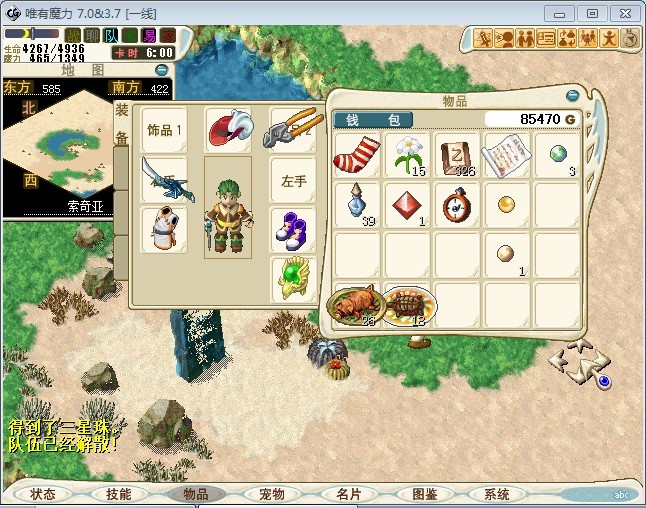The image size is (646, 508).
Task: Open the 名片 name card tab
Action: 348,494
